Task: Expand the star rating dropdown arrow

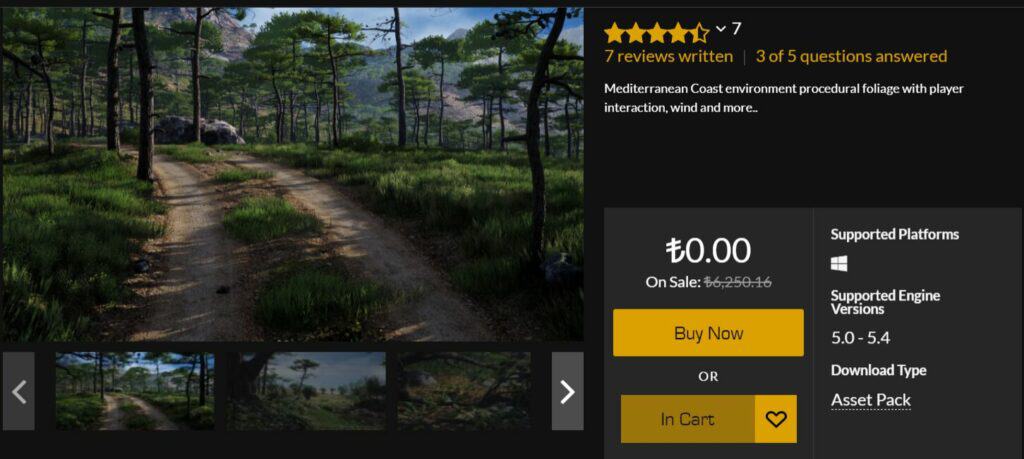Action: (x=721, y=29)
